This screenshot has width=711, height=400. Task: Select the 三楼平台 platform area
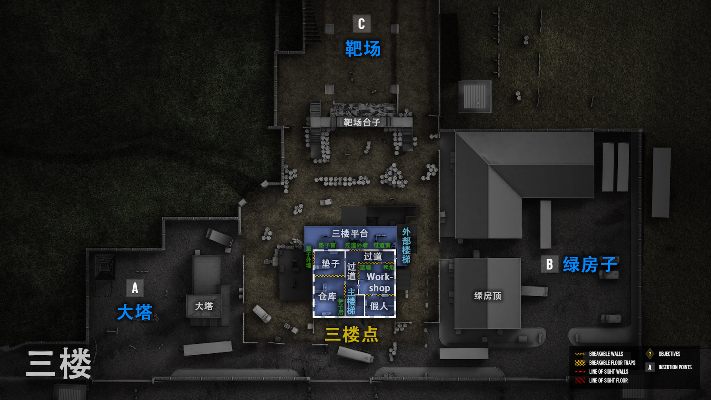tap(350, 233)
